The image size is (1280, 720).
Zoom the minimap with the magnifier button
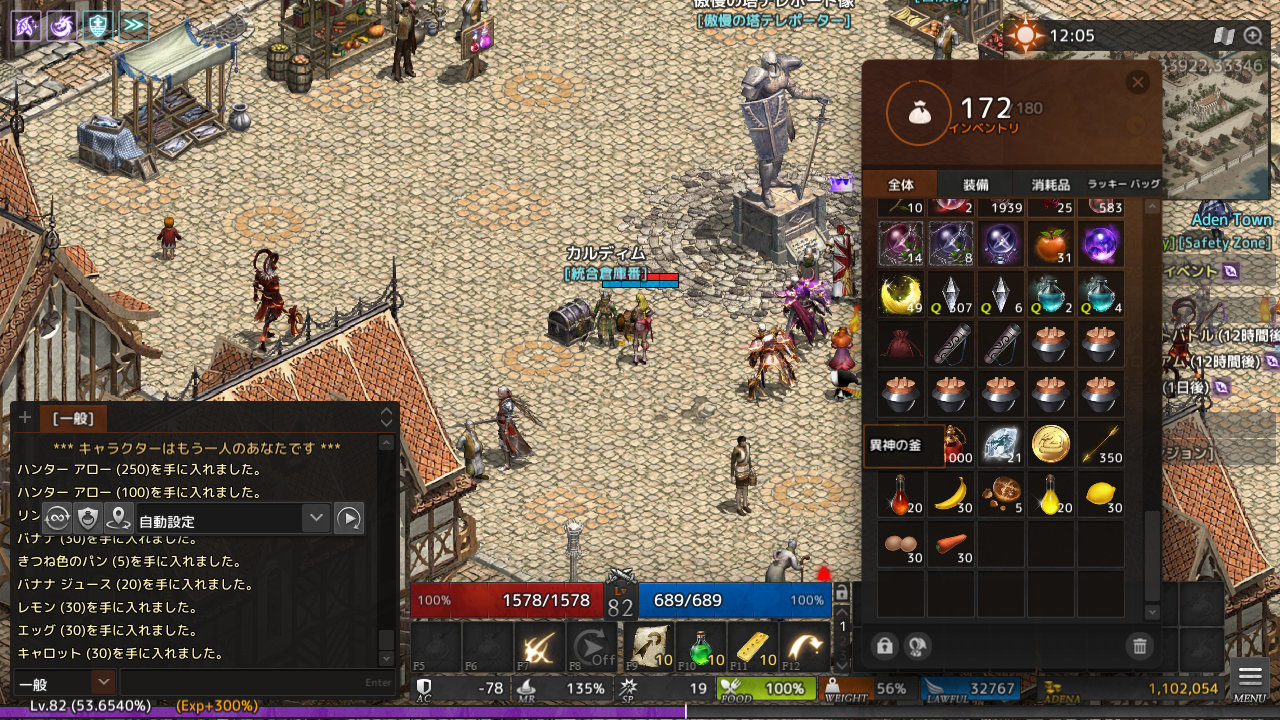pyautogui.click(x=1253, y=36)
